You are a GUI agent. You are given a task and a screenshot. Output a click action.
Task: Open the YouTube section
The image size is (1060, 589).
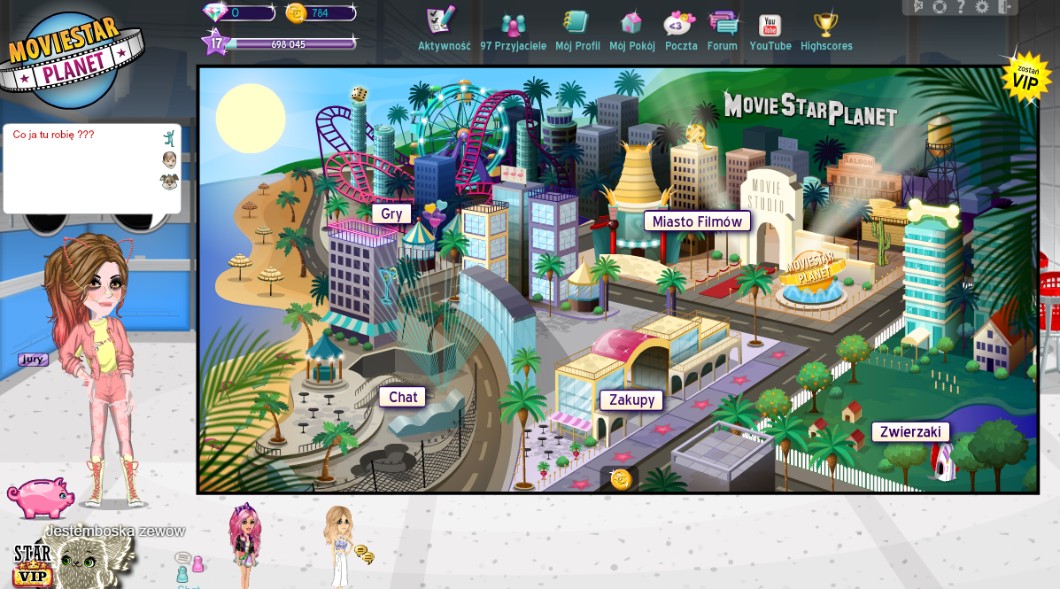pyautogui.click(x=770, y=29)
